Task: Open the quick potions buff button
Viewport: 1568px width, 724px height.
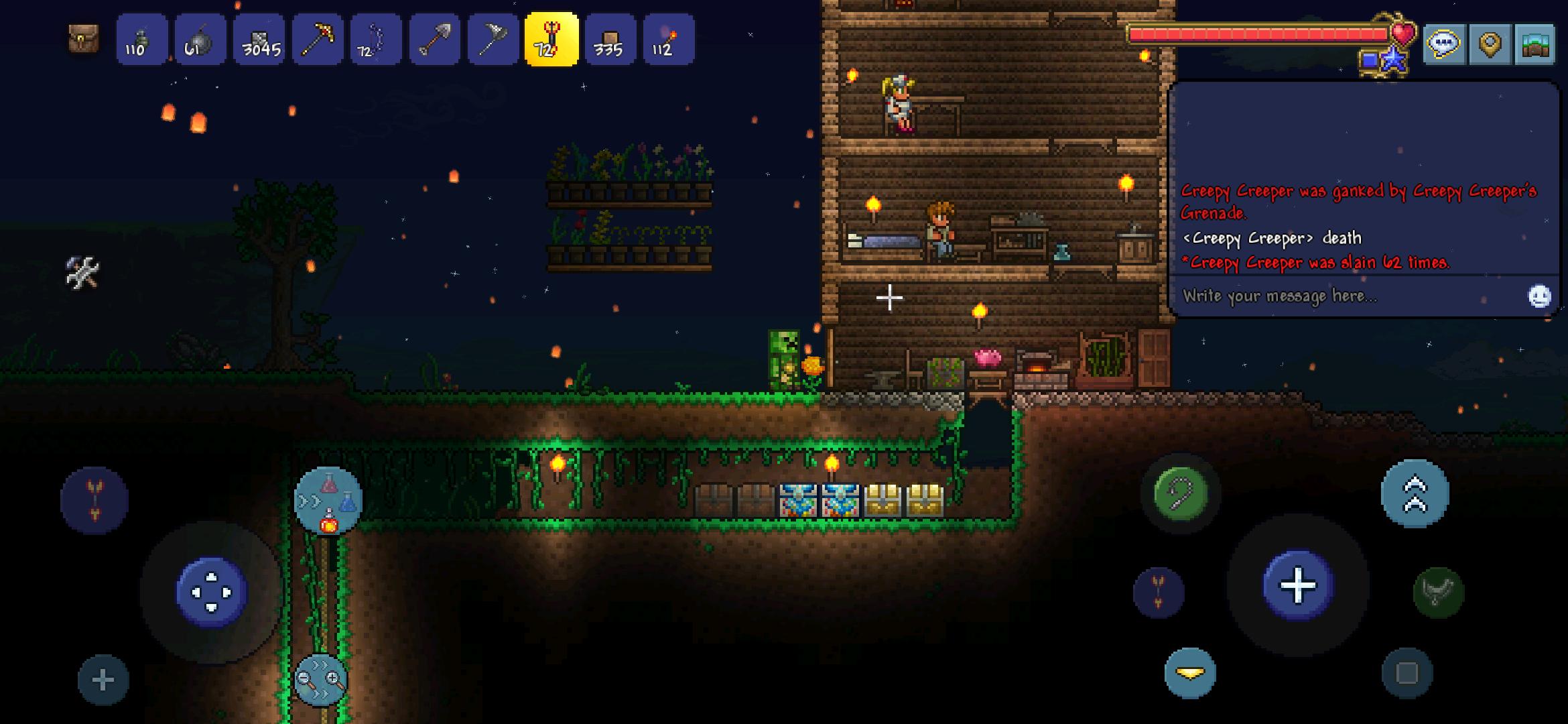Action: click(328, 501)
